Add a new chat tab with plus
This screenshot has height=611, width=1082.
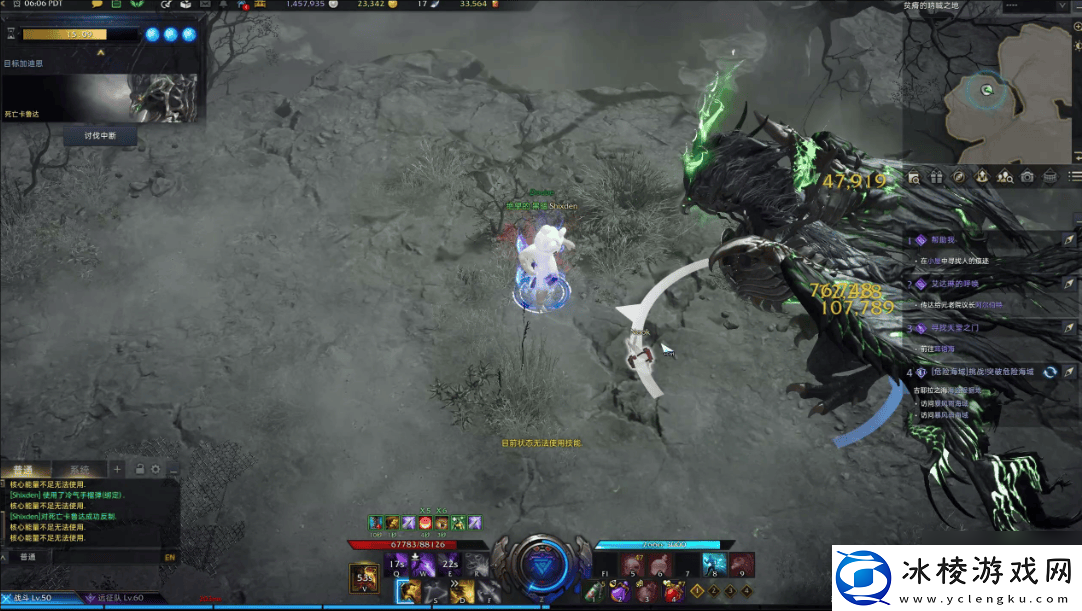pos(117,469)
